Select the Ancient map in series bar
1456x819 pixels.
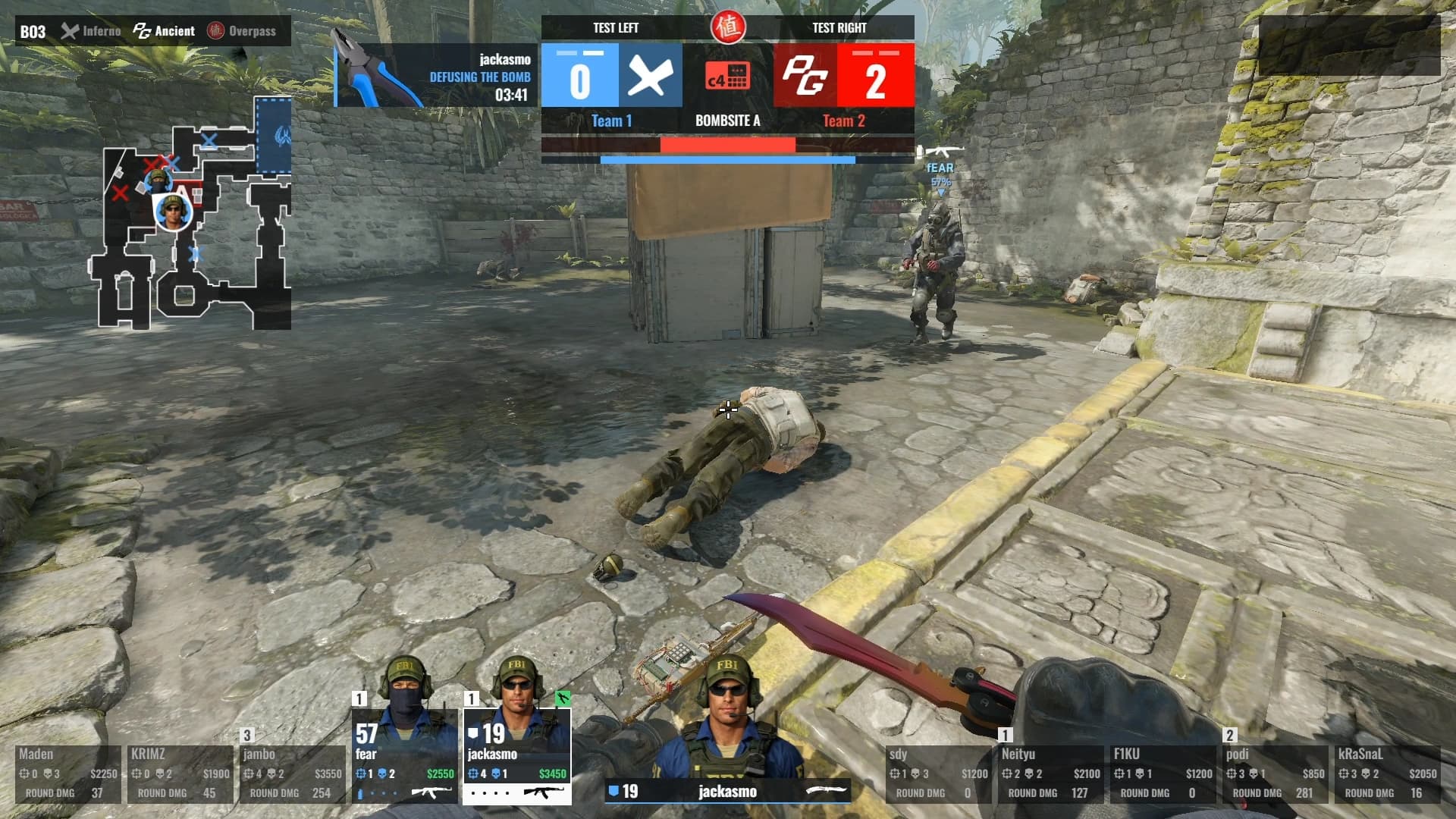[x=165, y=31]
